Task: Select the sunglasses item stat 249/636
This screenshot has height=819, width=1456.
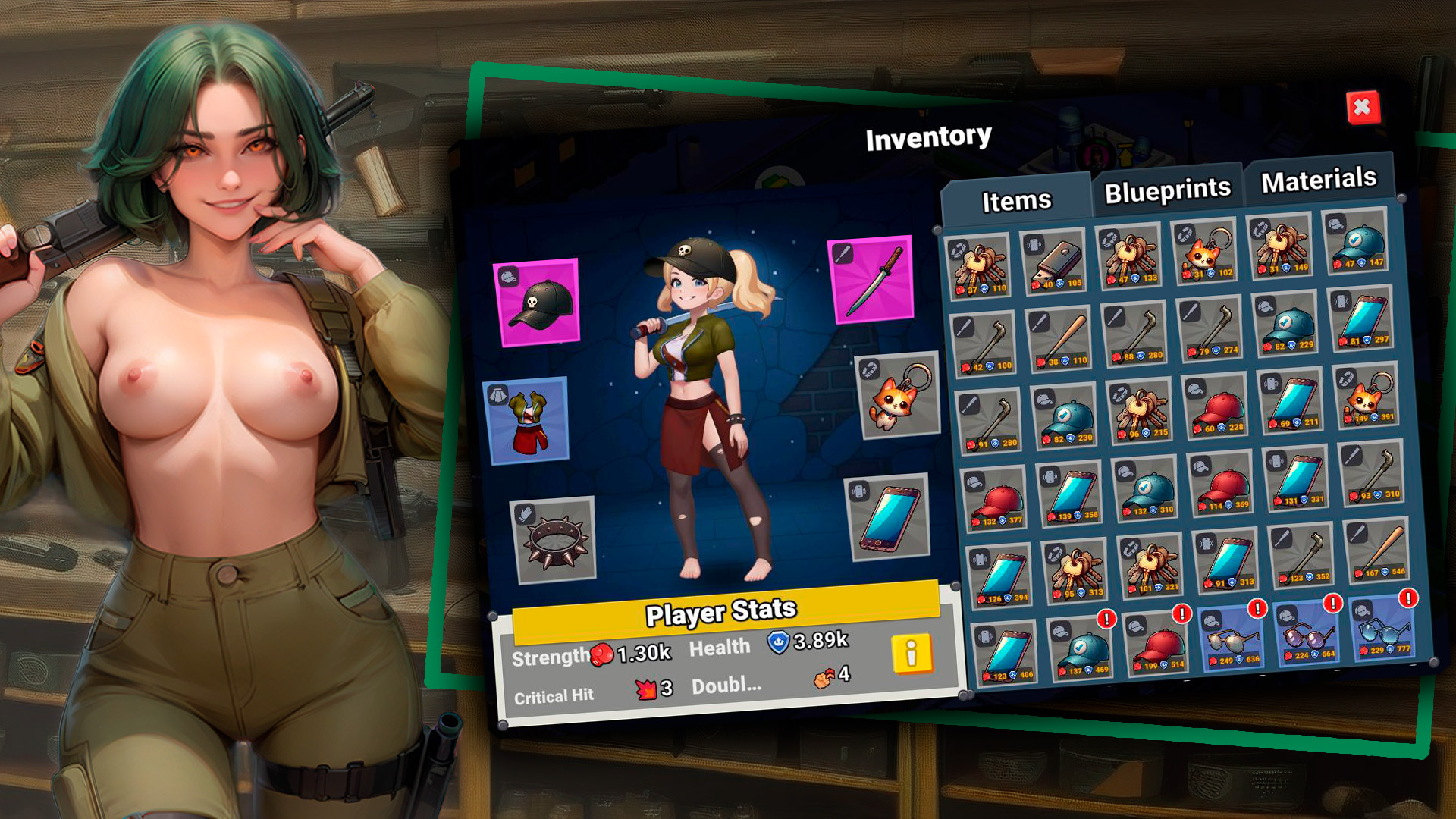Action: pyautogui.click(x=1232, y=639)
